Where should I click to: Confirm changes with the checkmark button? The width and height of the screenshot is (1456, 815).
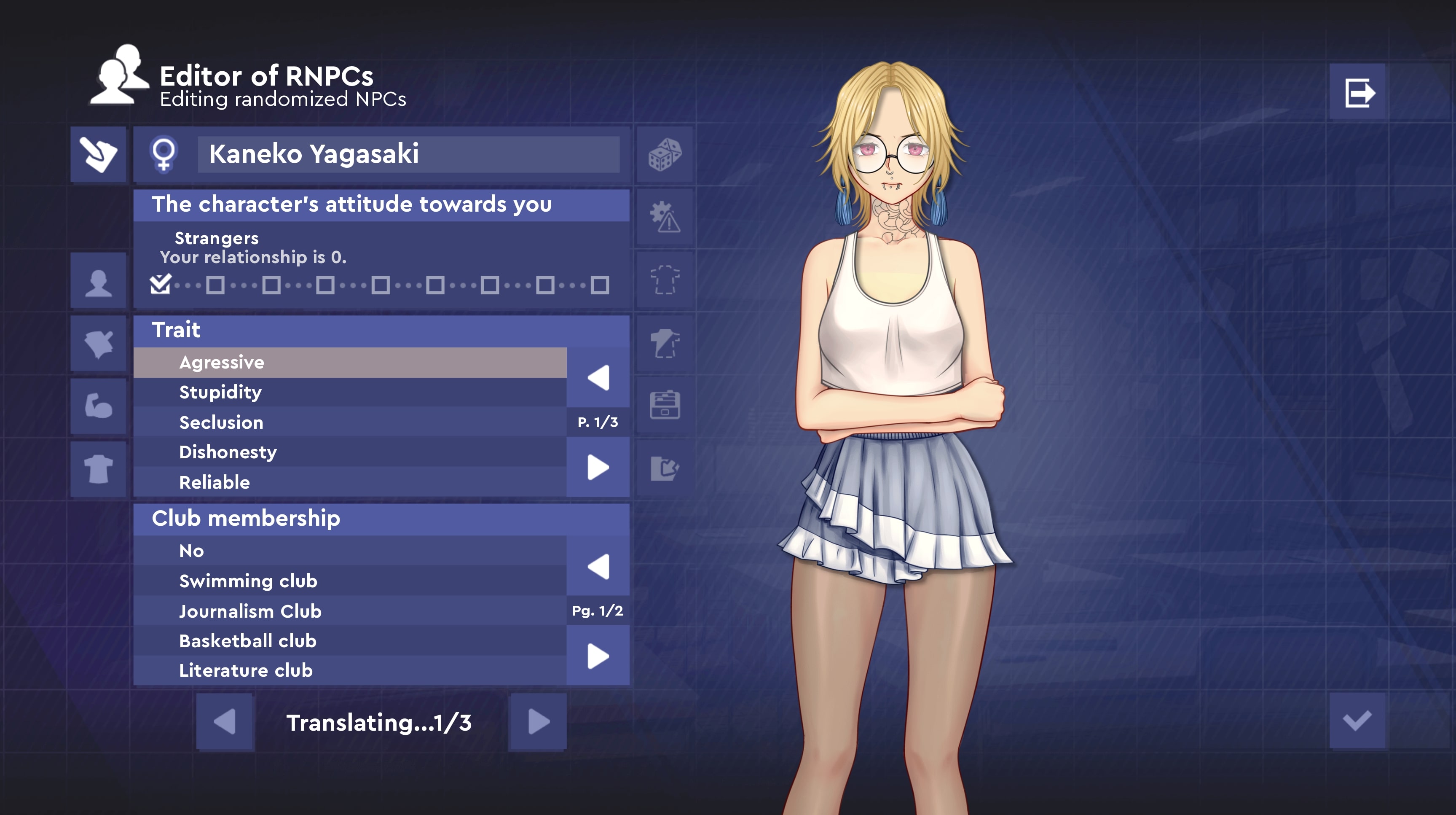point(1357,721)
